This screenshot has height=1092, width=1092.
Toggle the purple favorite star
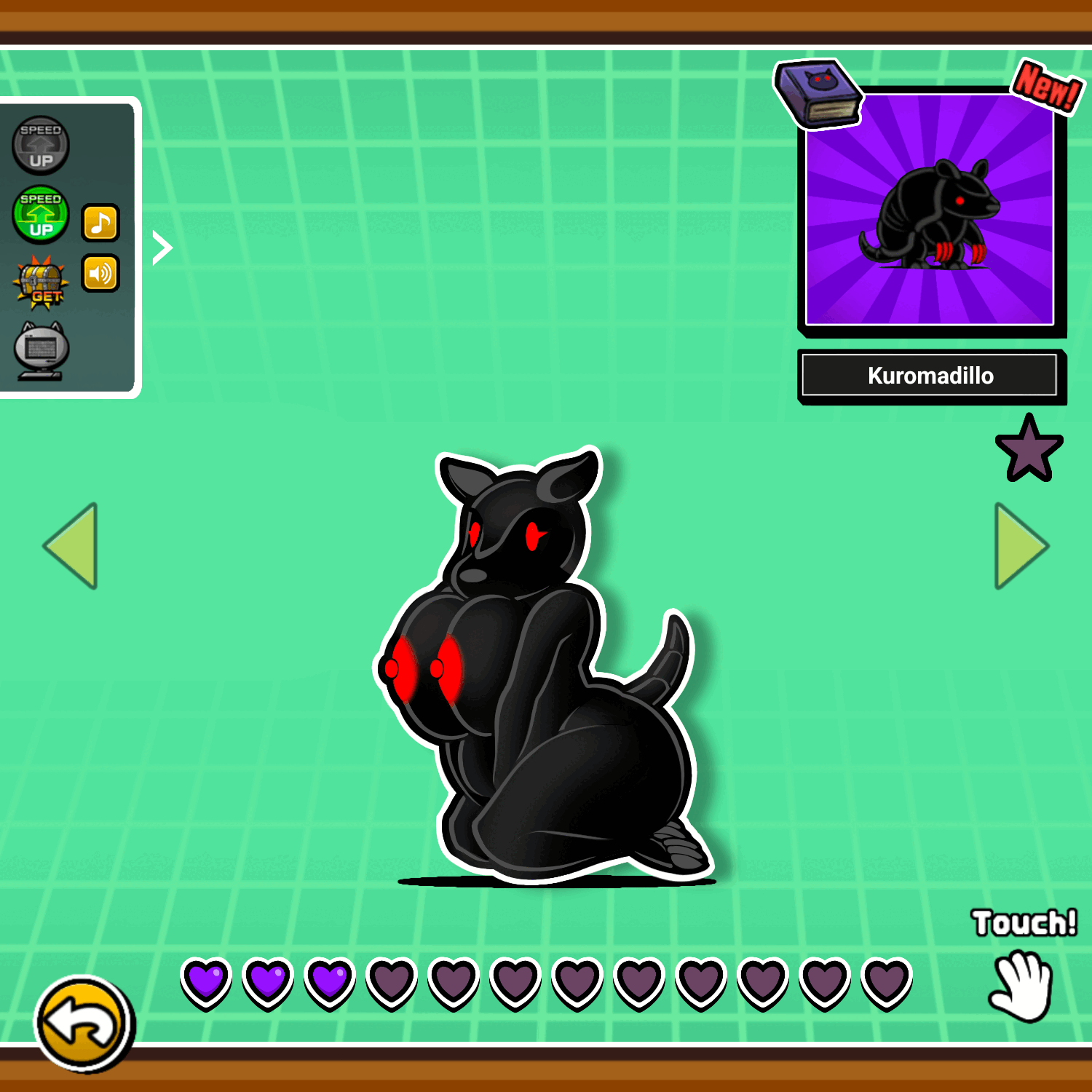click(x=1029, y=449)
